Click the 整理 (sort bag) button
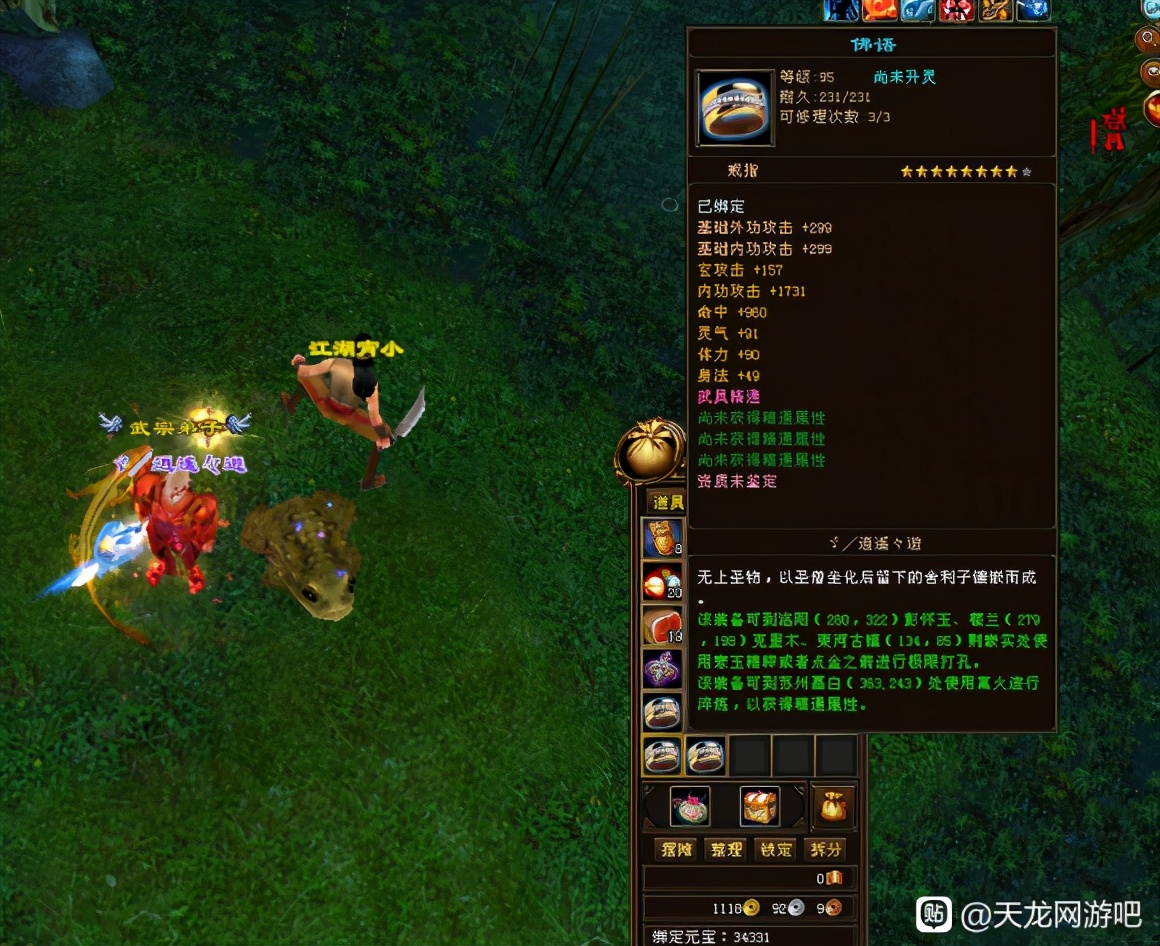The image size is (1160, 946). pos(726,849)
